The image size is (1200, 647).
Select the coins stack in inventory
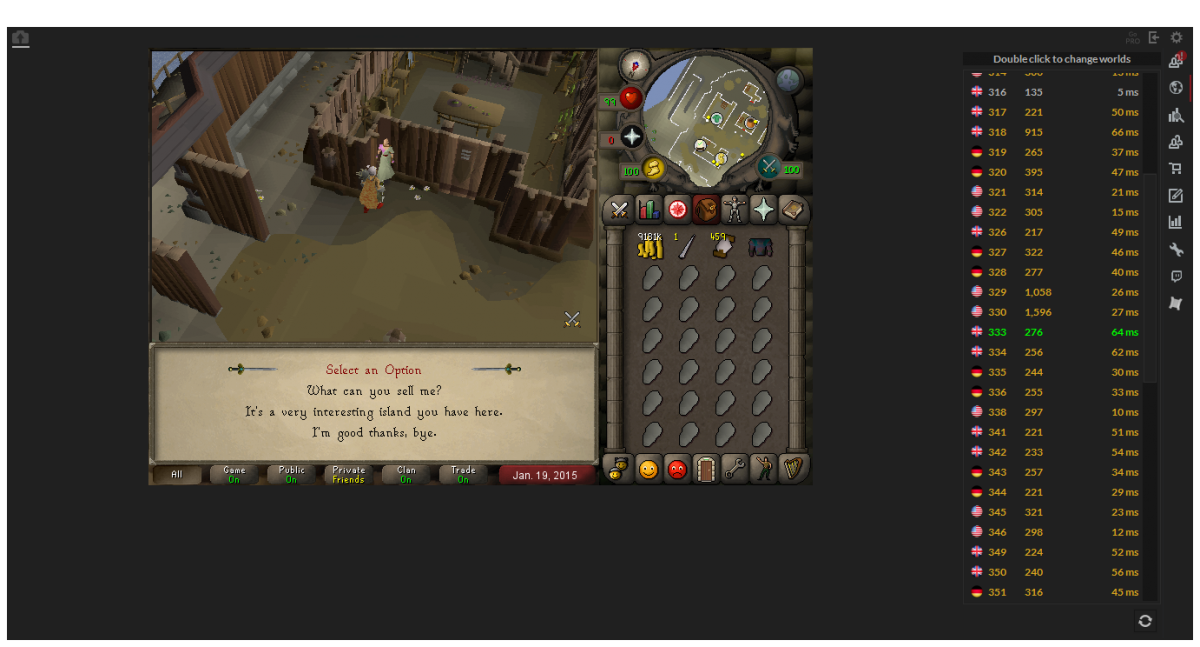click(651, 247)
